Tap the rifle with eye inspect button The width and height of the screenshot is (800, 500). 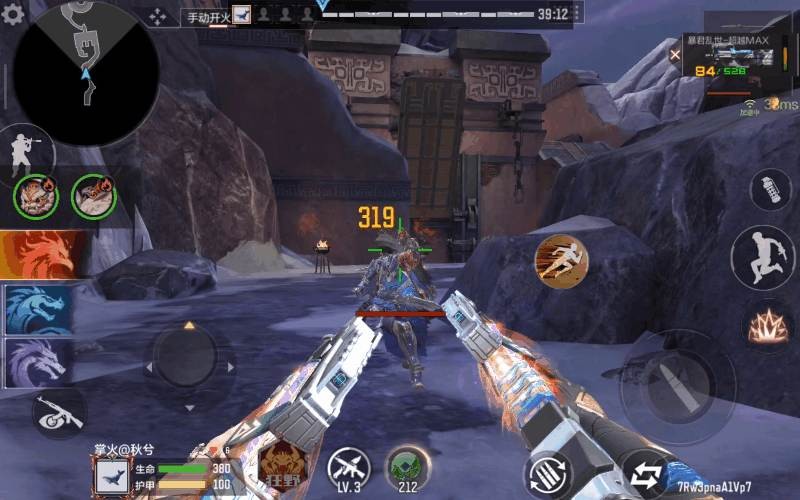tap(57, 411)
